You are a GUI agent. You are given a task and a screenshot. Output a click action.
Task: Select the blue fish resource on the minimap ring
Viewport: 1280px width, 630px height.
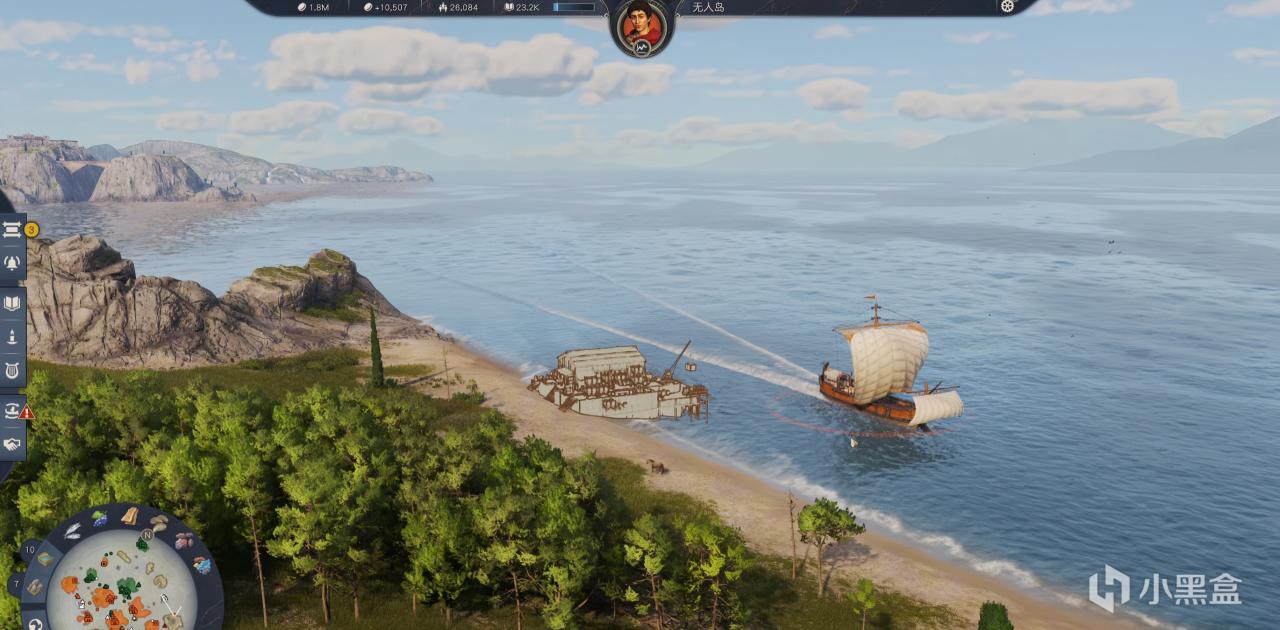coord(201,565)
